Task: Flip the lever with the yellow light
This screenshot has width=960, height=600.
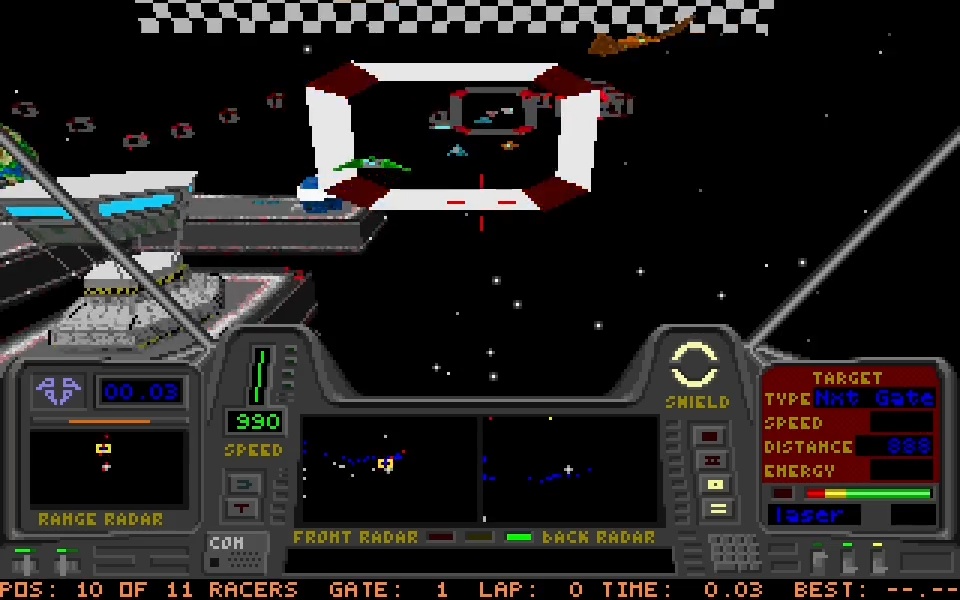Action: pos(878,558)
